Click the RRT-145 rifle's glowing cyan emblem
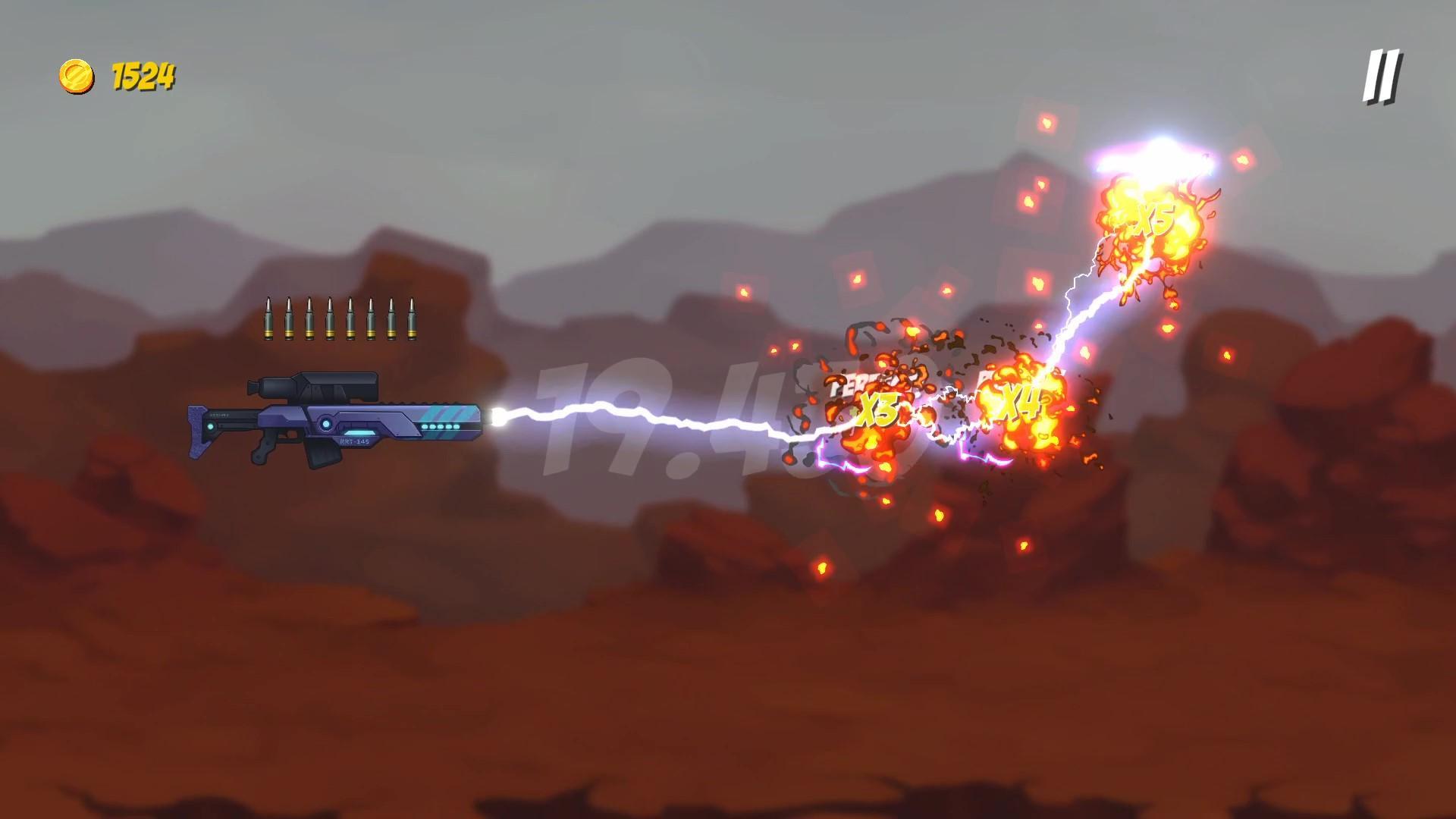1456x819 pixels. pyautogui.click(x=326, y=425)
